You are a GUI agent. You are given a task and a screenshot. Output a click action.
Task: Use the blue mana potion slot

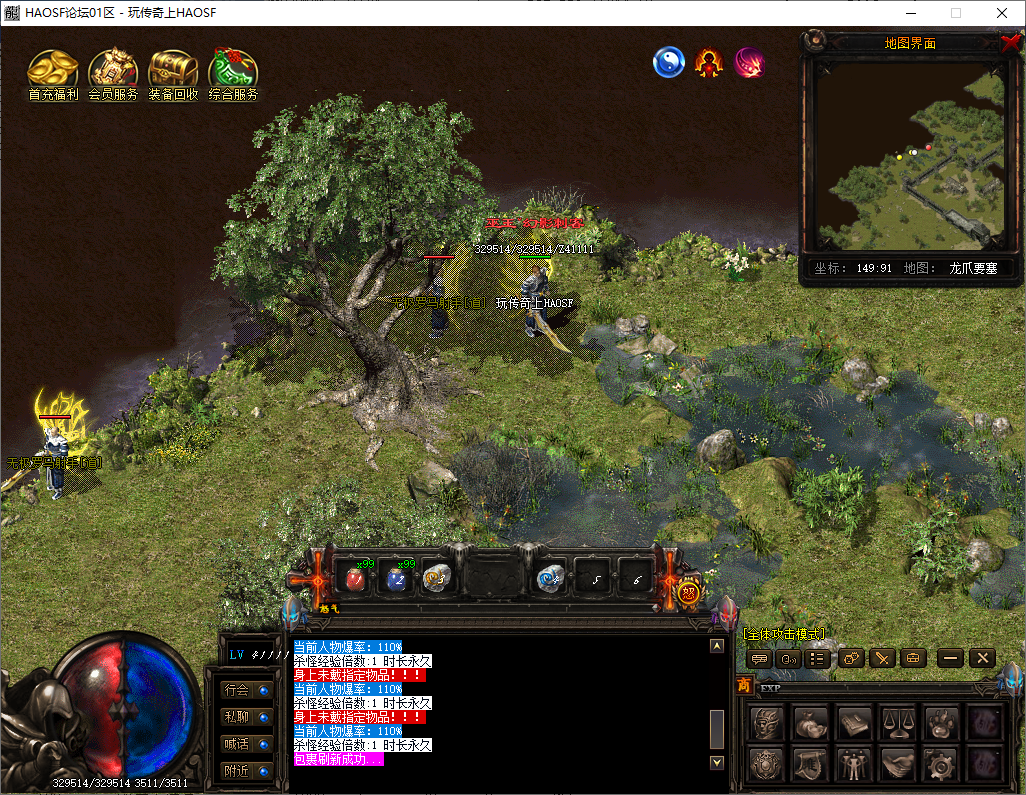click(x=396, y=578)
